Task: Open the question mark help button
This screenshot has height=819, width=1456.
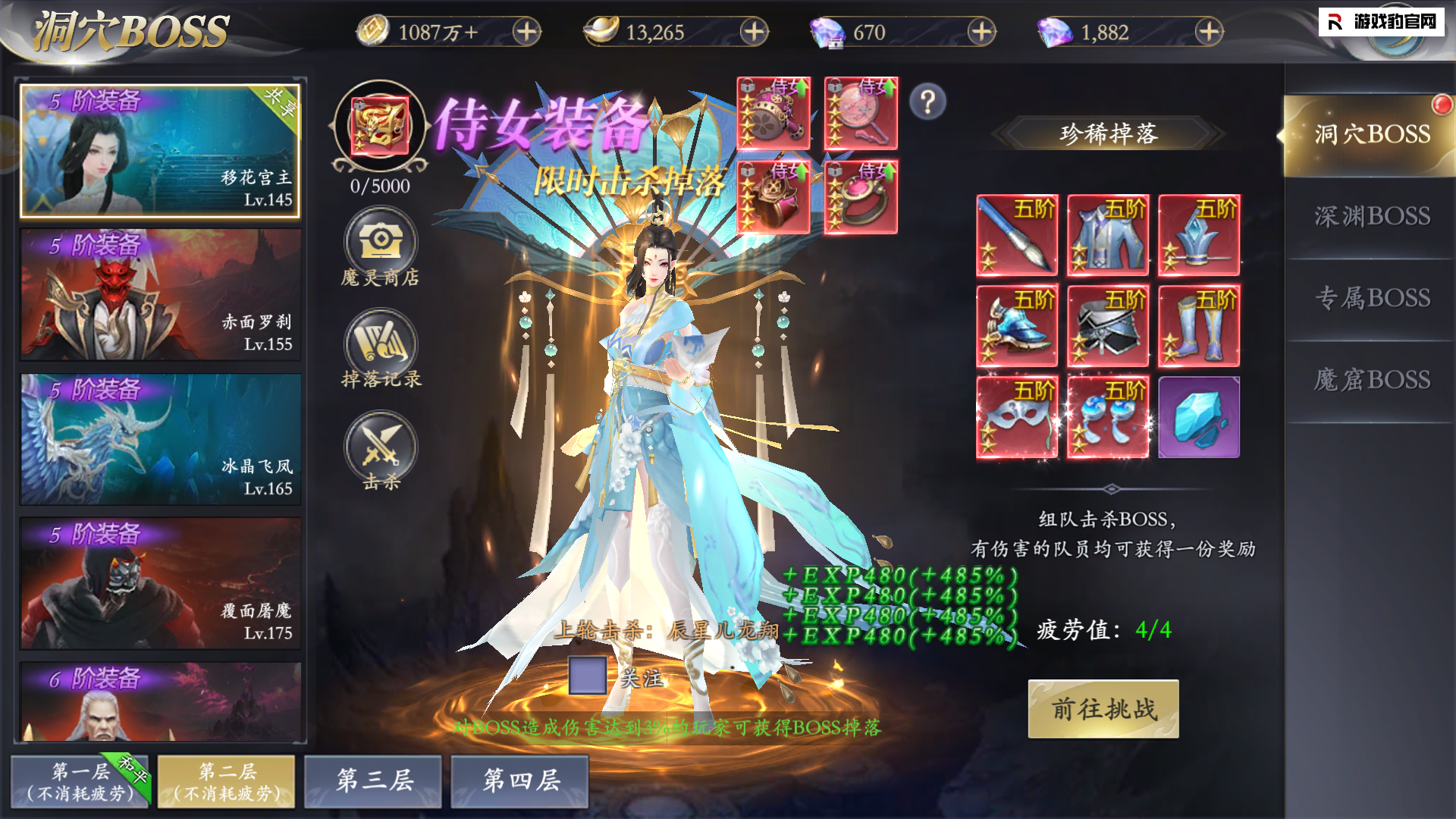Action: pyautogui.click(x=927, y=102)
